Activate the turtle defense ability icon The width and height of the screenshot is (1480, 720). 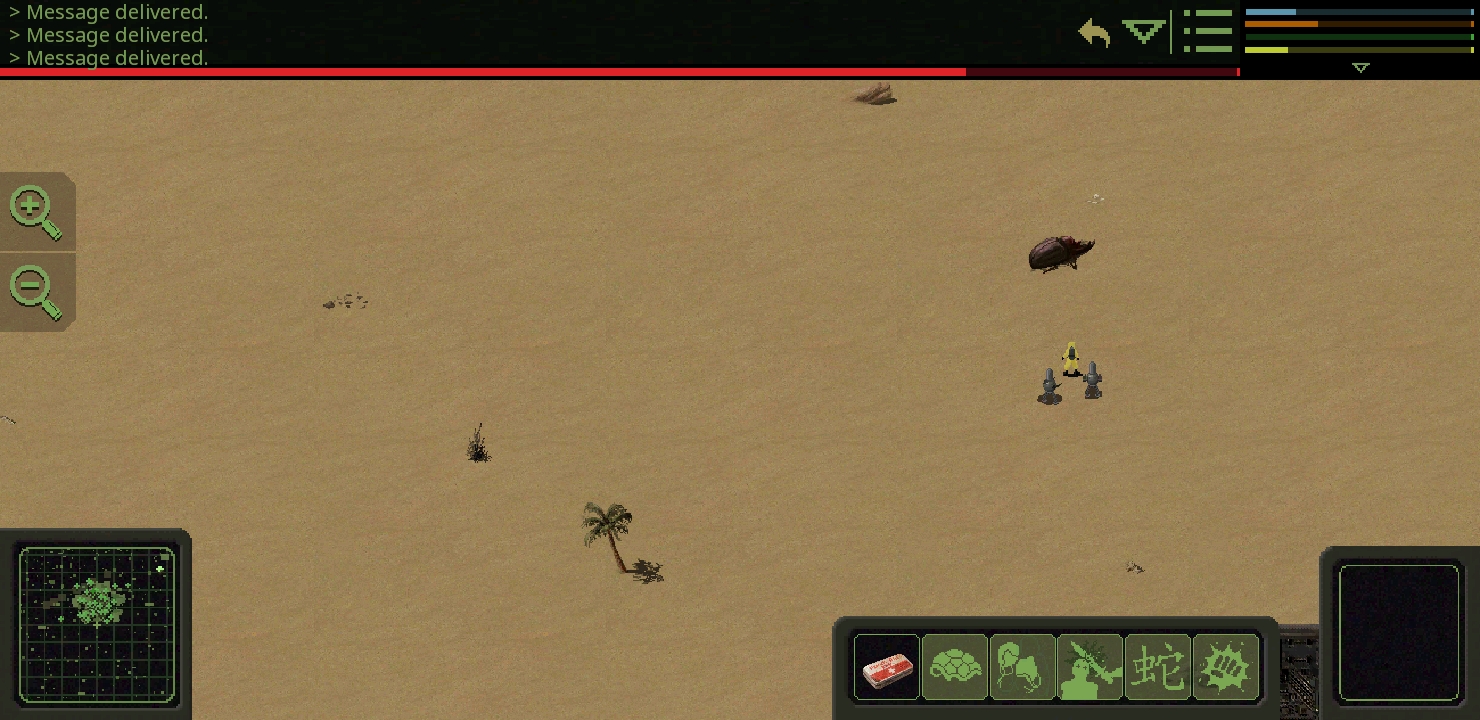pos(955,667)
